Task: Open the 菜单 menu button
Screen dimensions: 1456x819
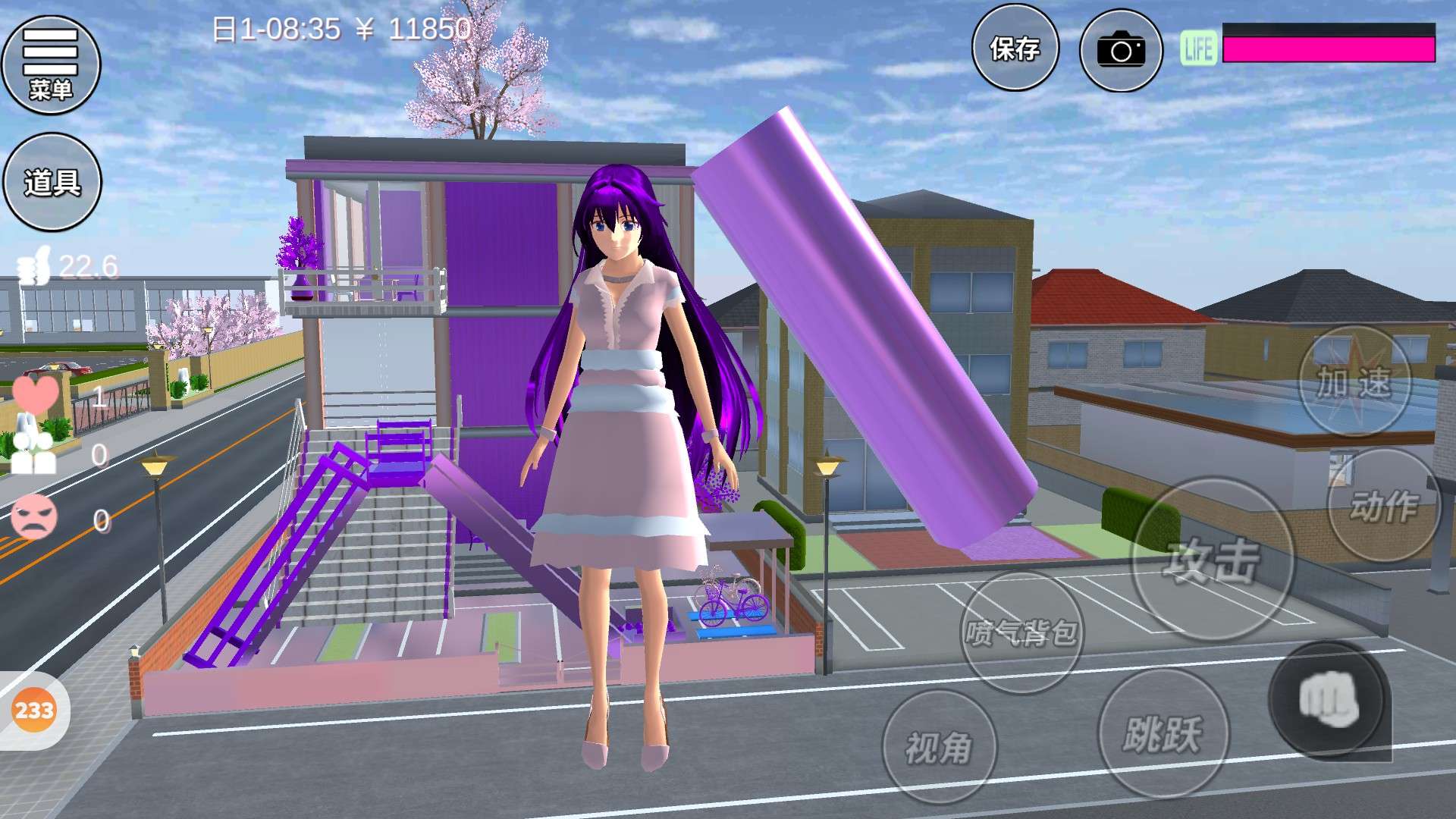Action: point(51,64)
